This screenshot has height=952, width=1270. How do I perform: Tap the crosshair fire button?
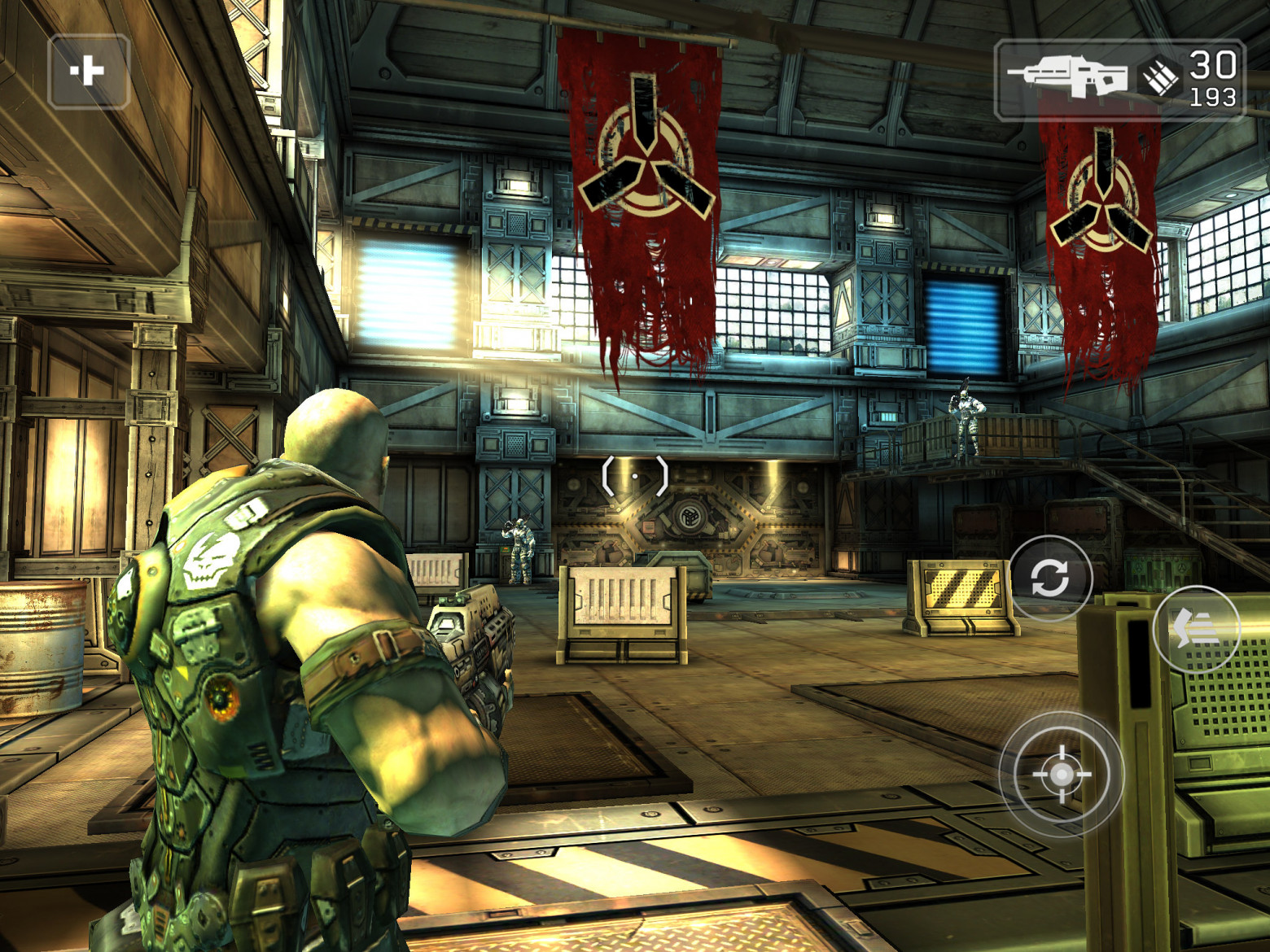coord(1061,774)
